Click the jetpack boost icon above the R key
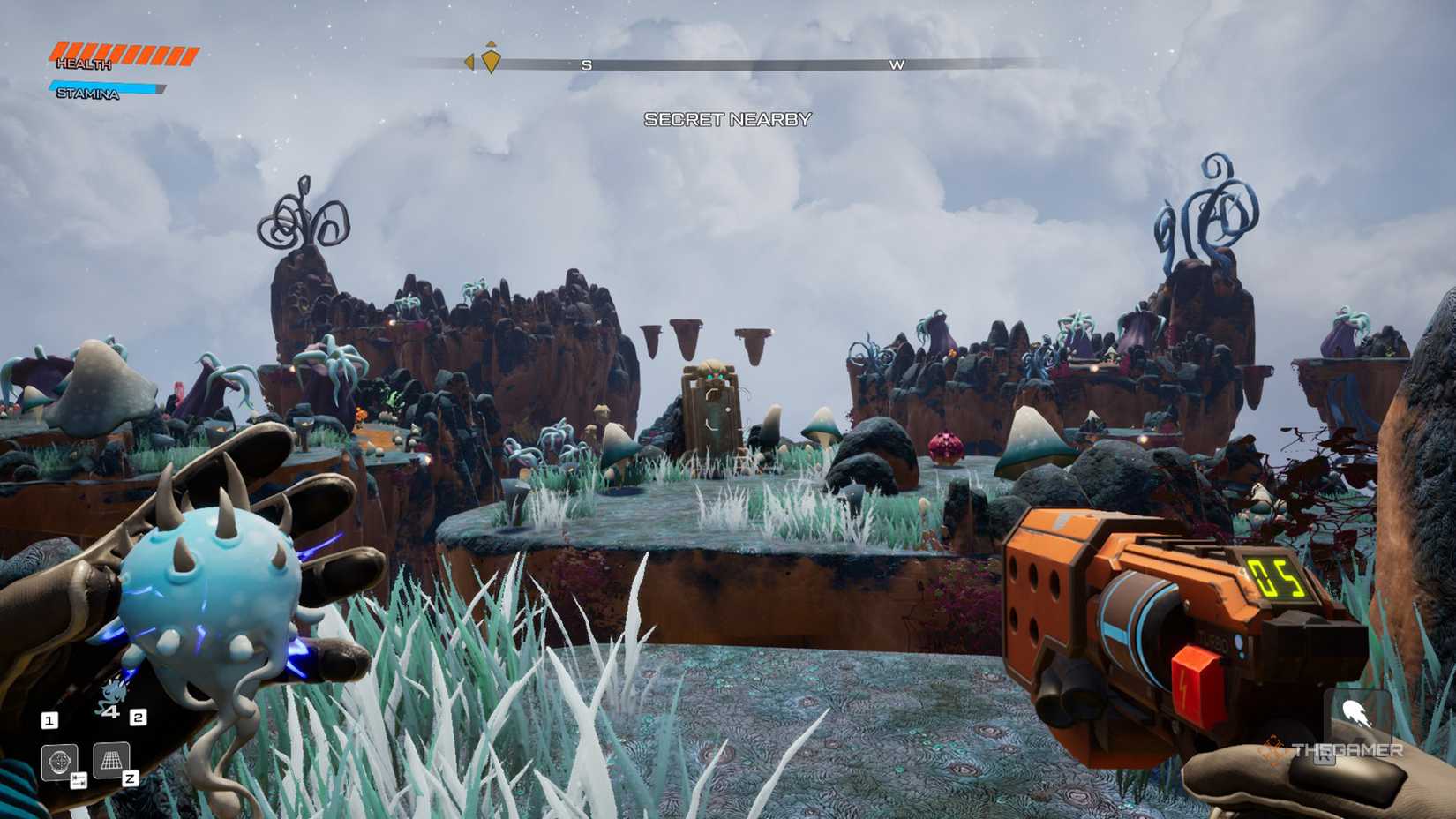The image size is (1456, 819). (x=1358, y=714)
